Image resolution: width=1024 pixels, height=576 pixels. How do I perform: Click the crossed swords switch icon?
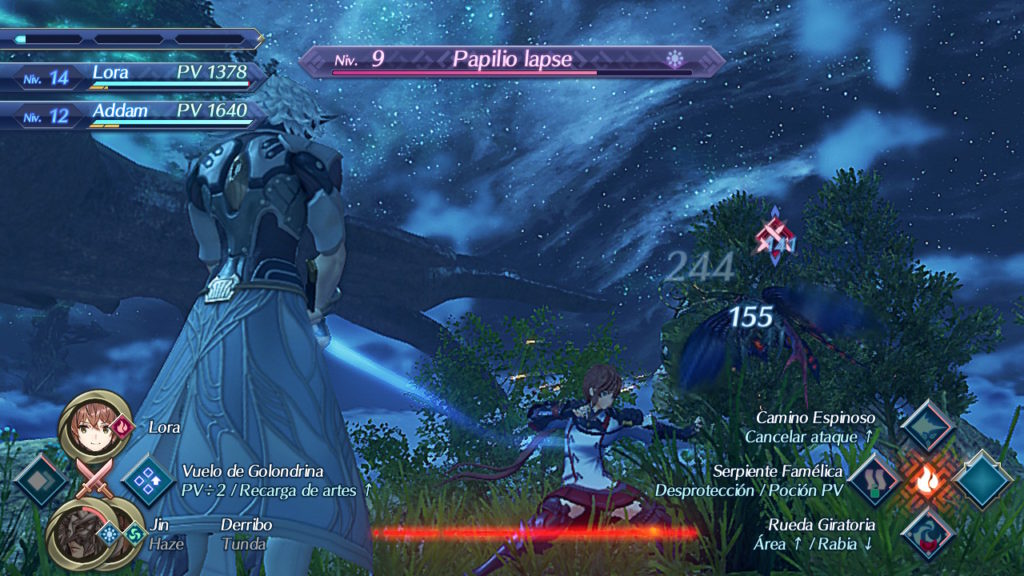(94, 480)
